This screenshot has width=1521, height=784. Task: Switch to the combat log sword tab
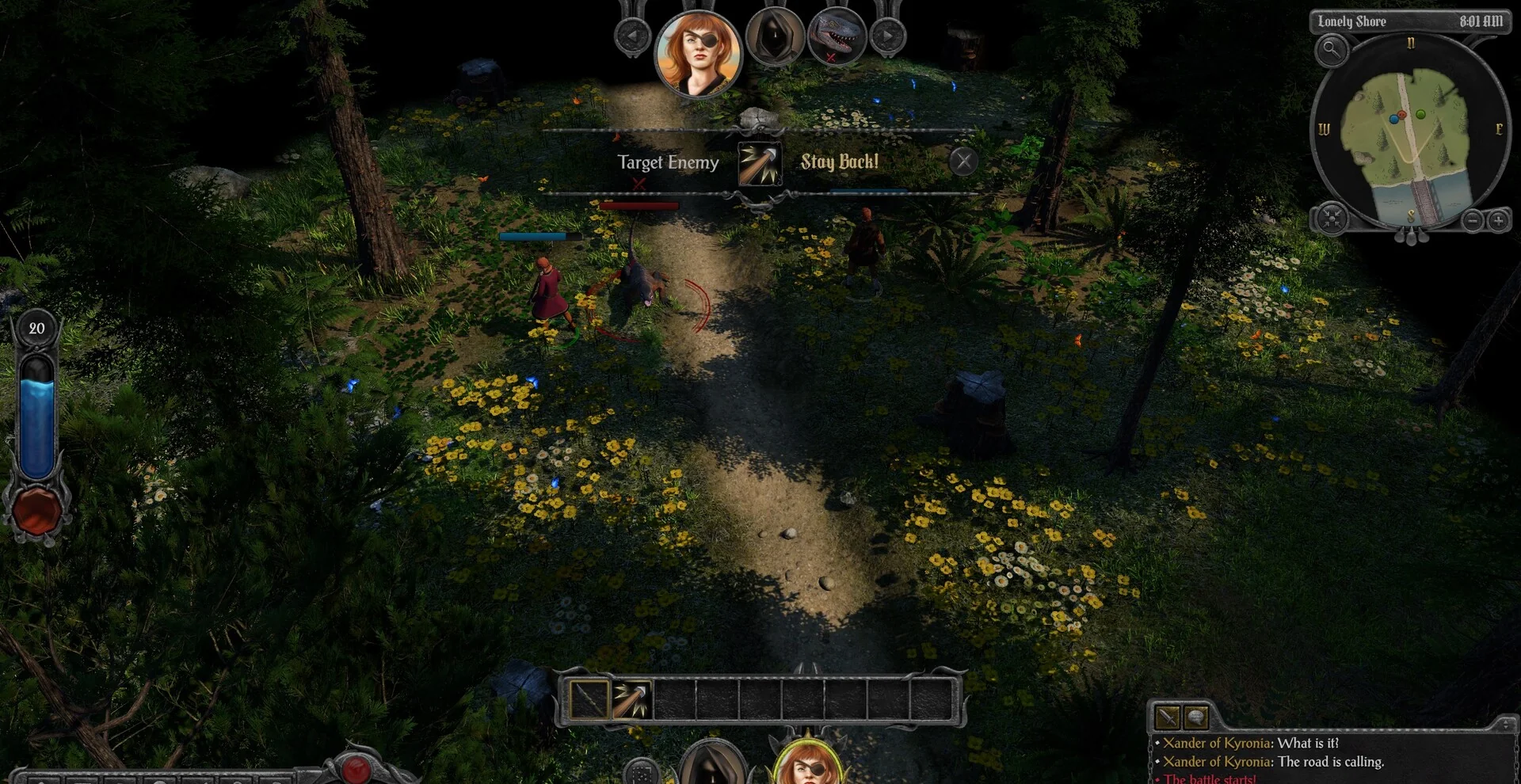click(1168, 717)
